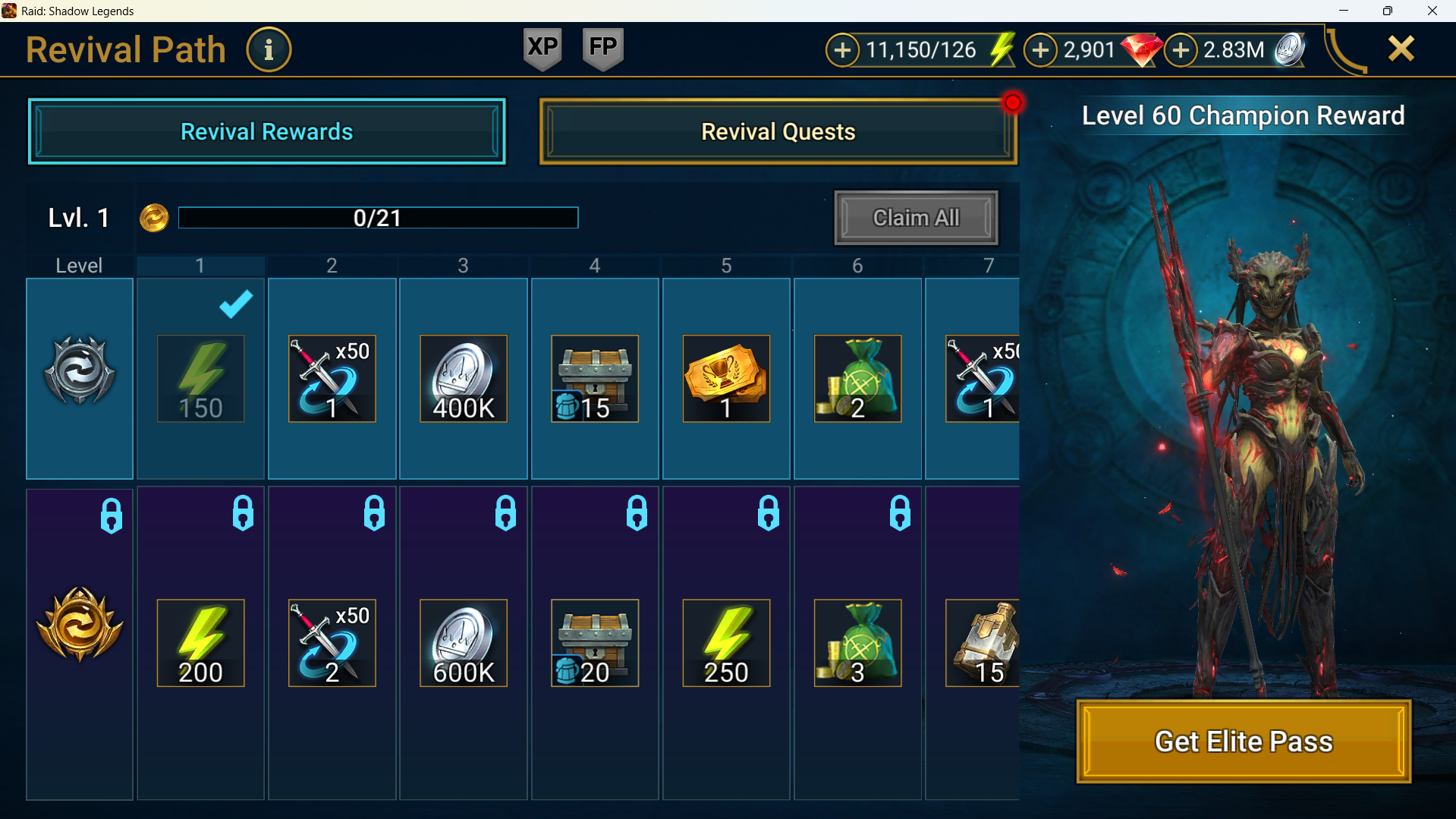Select the locked 250 energy reward
Screen dimensions: 1456x819
click(726, 643)
